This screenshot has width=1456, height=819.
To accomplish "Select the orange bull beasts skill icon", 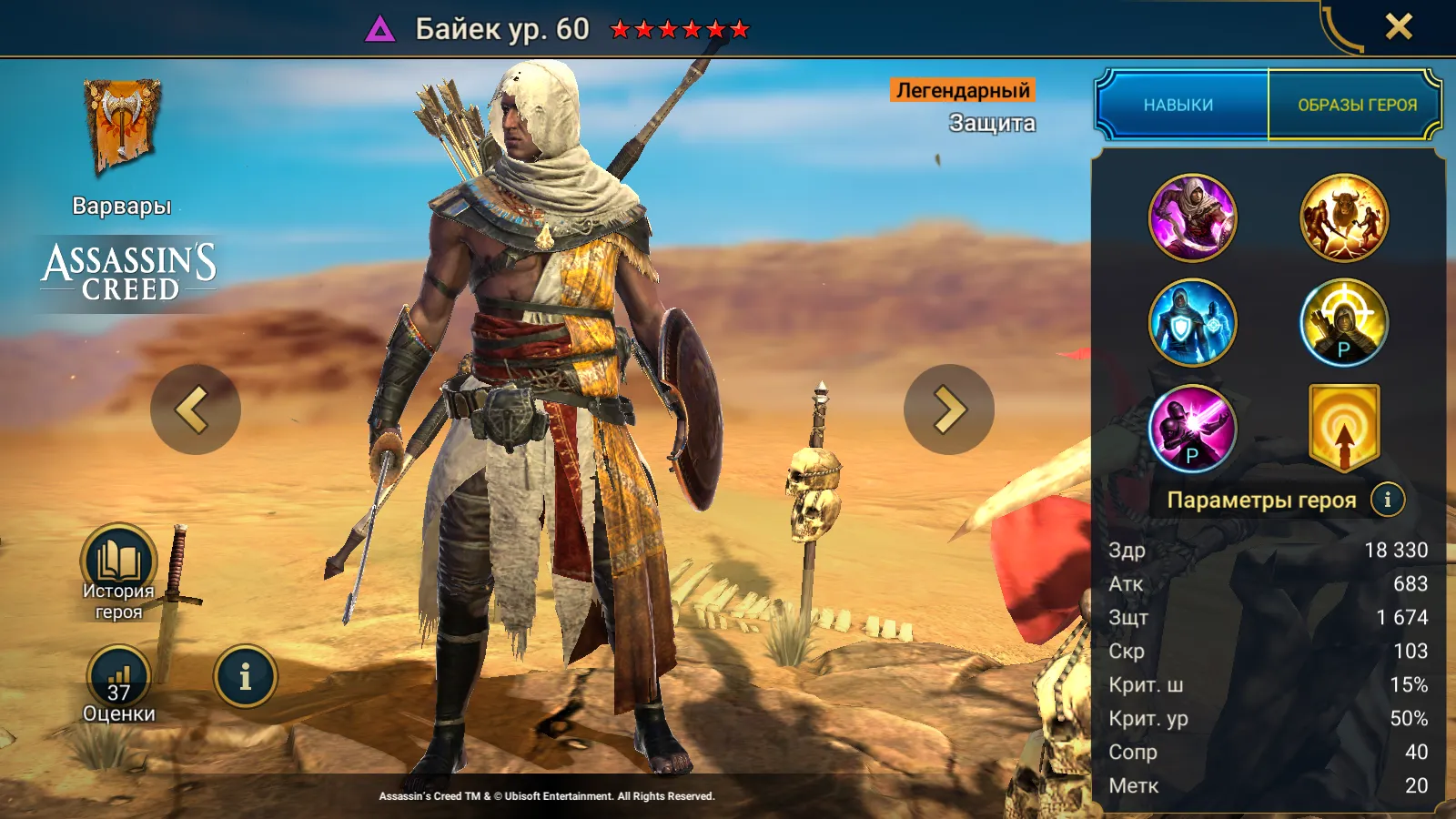I will pyautogui.click(x=1344, y=217).
